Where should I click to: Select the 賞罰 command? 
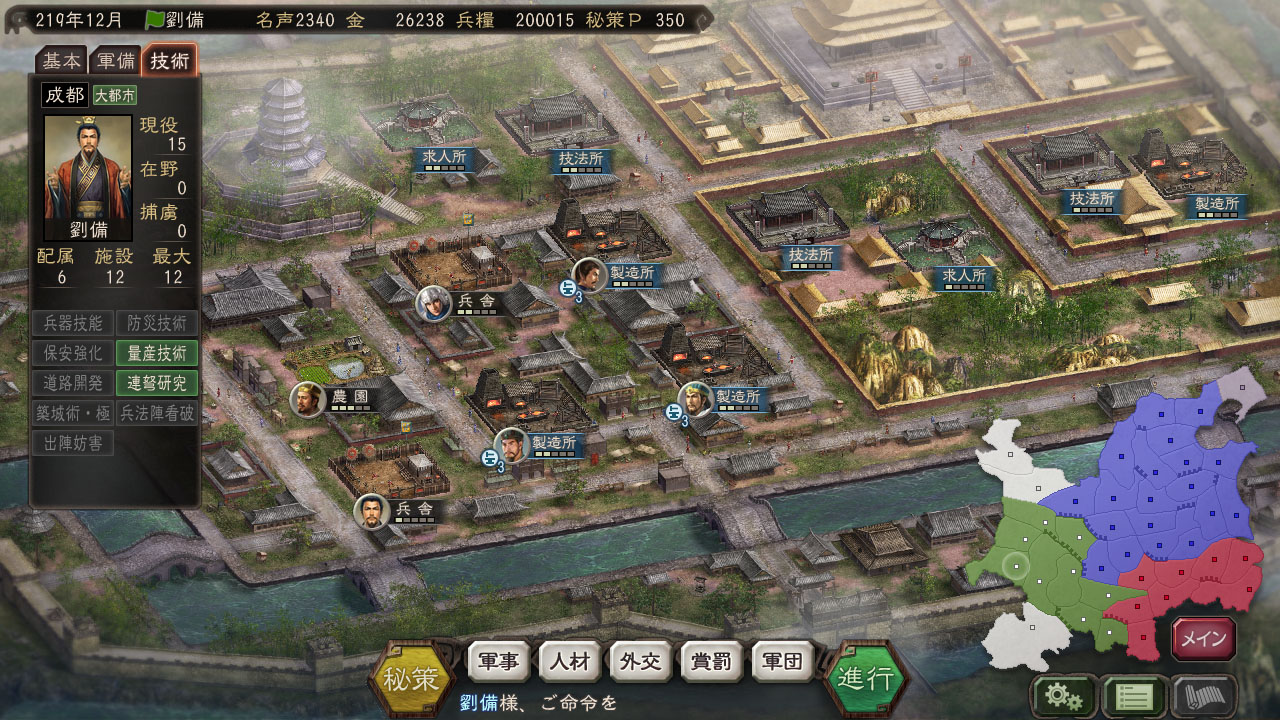(711, 663)
